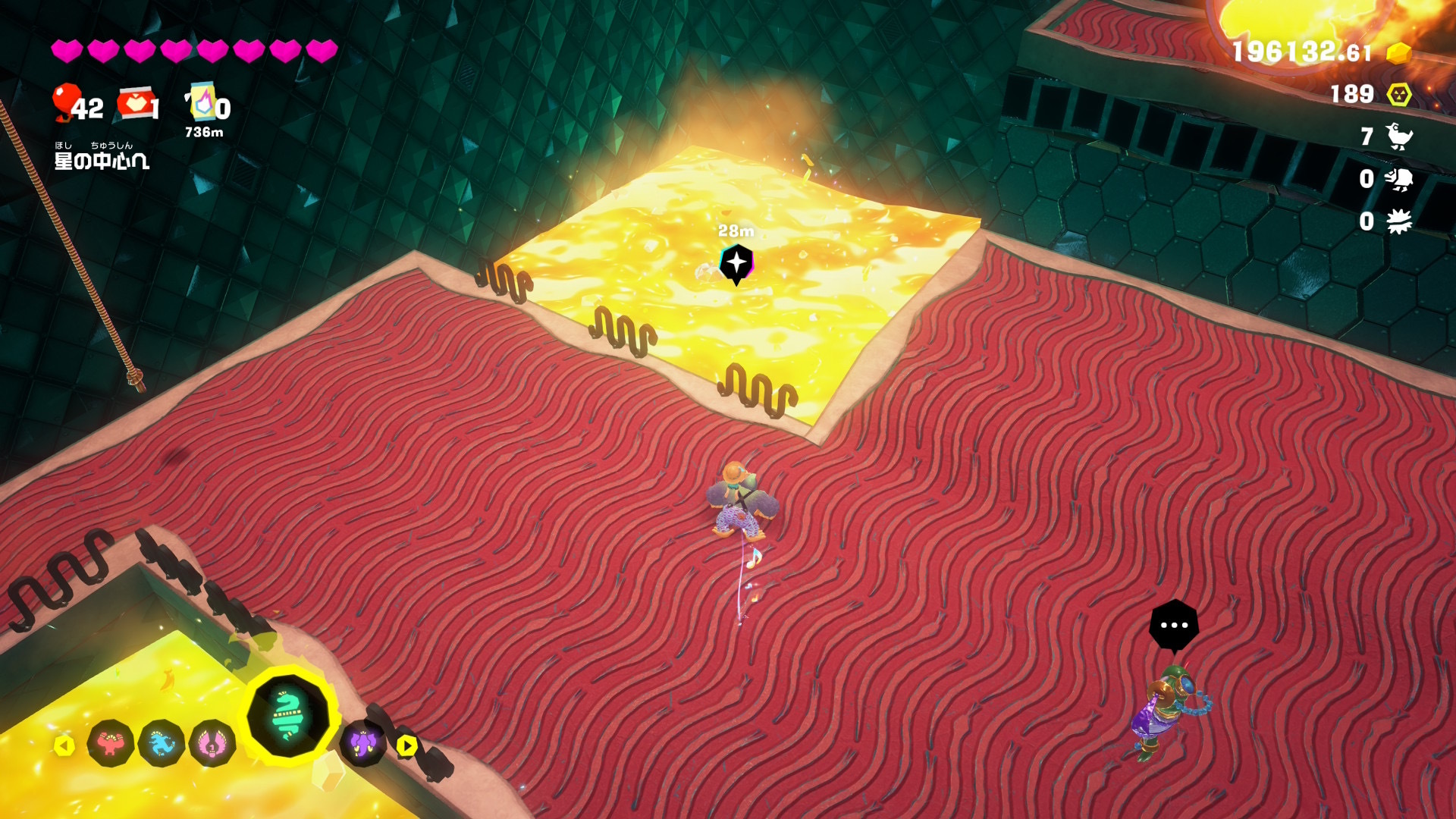
Task: Click the yellow hexagonal Banandium chip icon
Action: click(1399, 95)
